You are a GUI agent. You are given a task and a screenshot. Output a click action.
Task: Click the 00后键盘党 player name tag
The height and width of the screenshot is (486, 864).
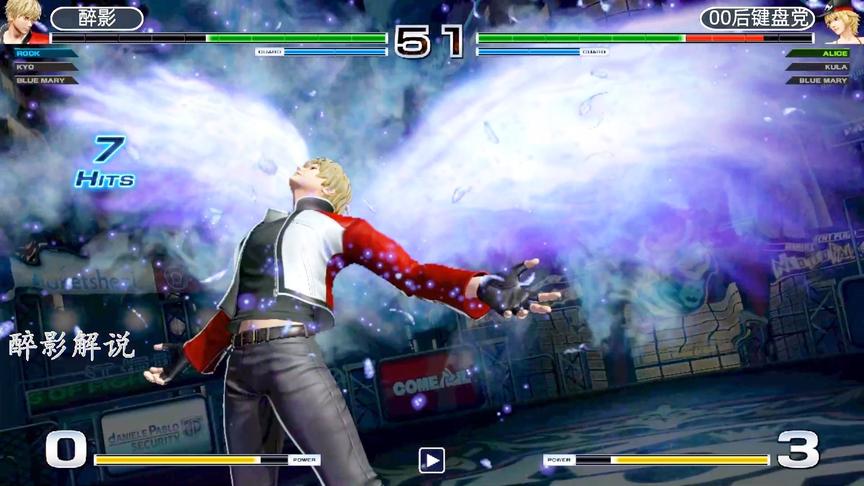(757, 18)
